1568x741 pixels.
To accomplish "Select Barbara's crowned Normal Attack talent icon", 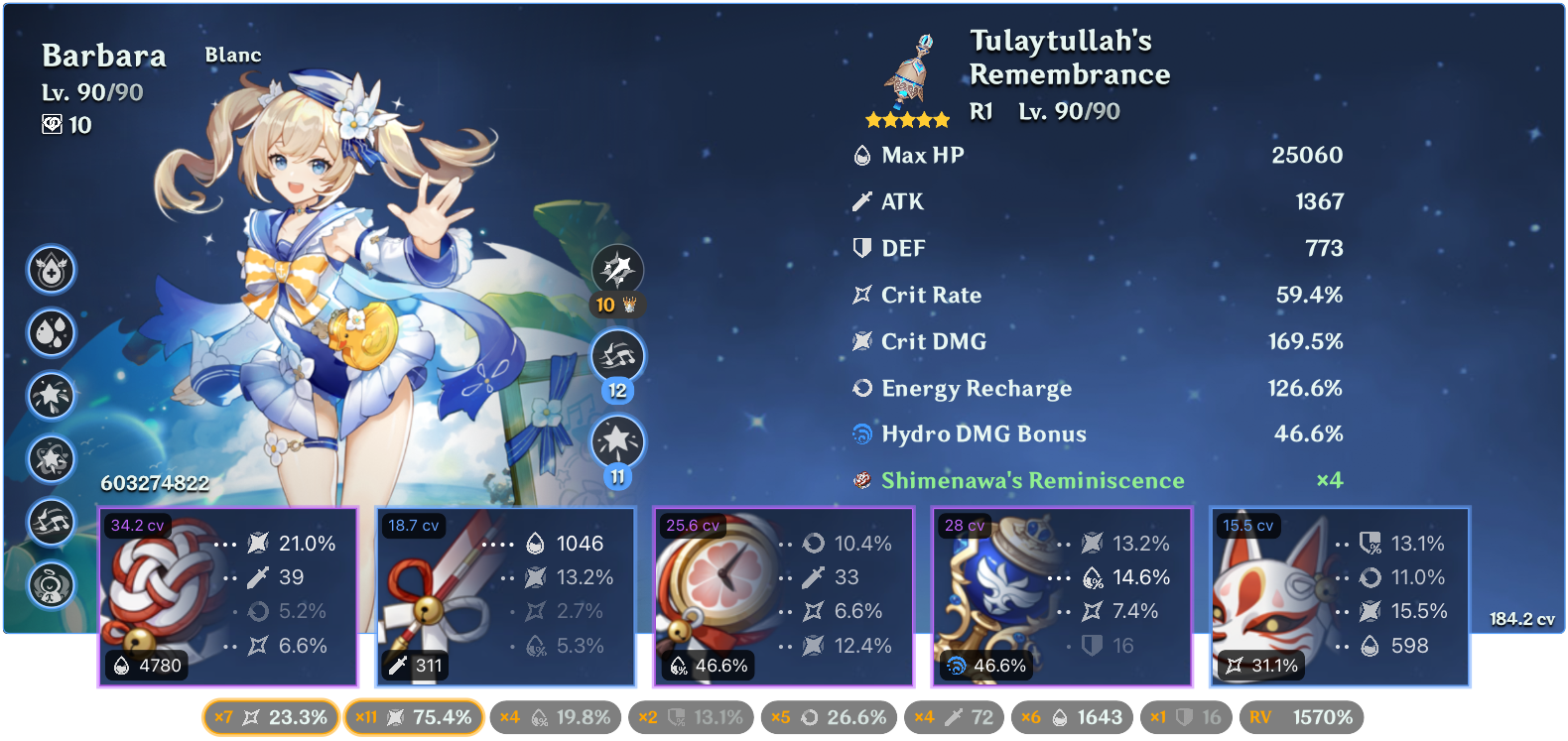I will [619, 270].
